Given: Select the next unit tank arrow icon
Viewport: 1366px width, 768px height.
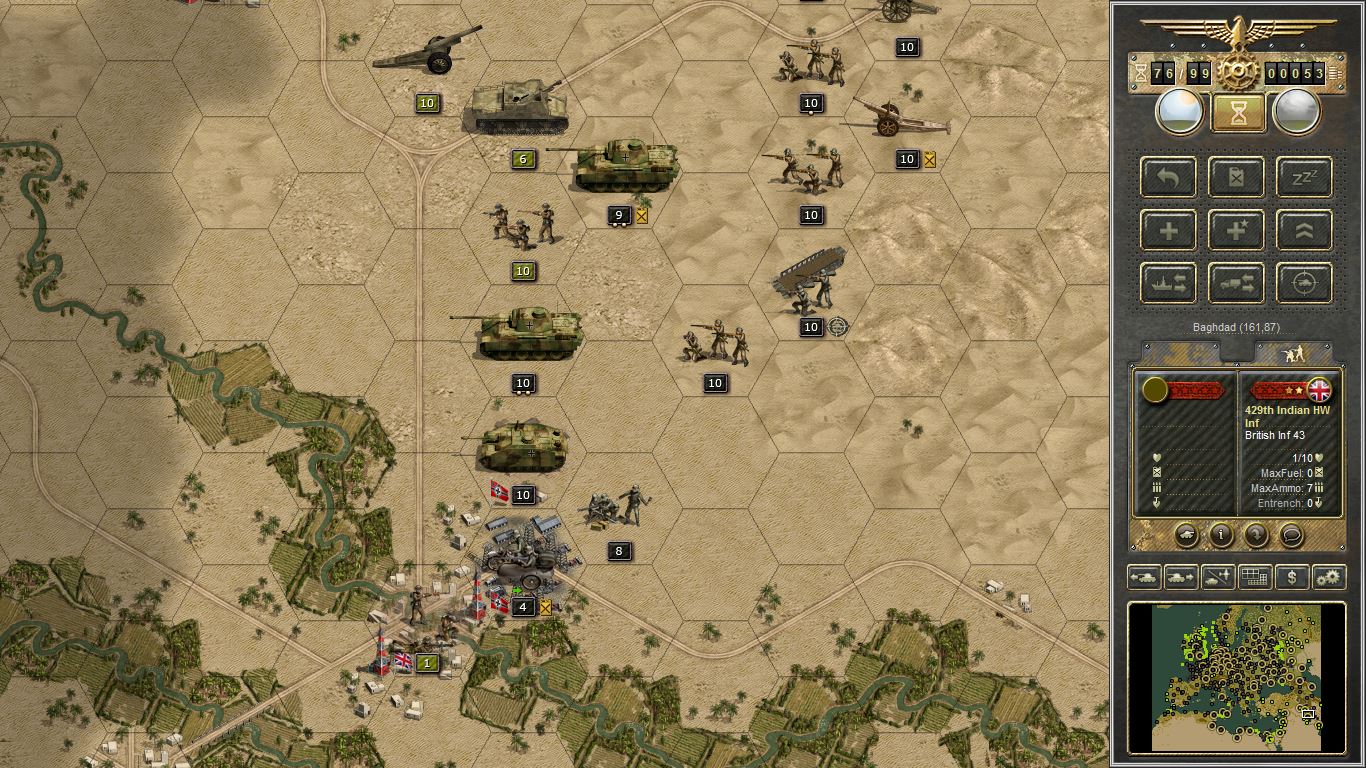Looking at the screenshot, I should point(1180,577).
